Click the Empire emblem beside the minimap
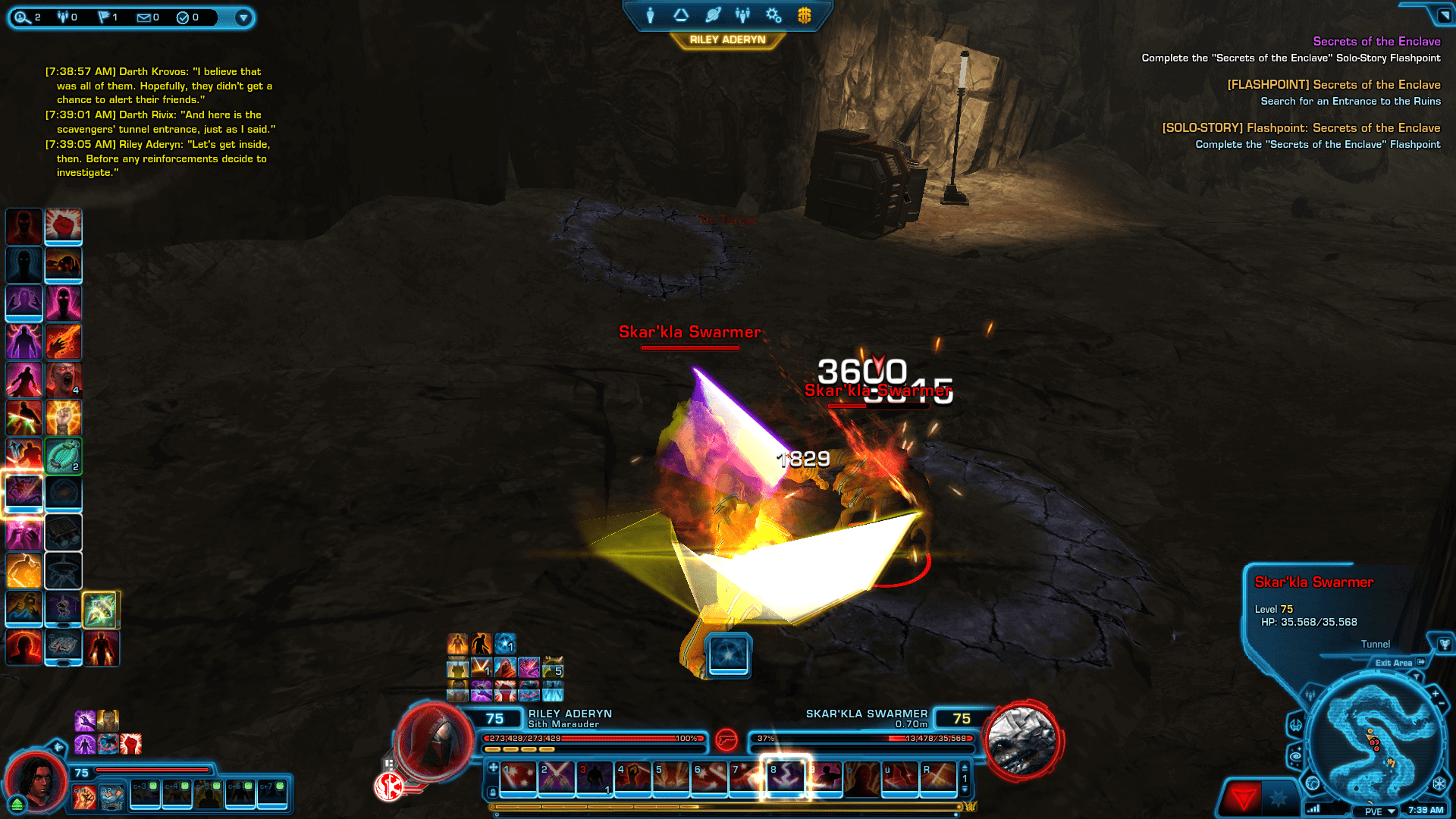Viewport: 1456px width, 819px height. coord(1439,783)
